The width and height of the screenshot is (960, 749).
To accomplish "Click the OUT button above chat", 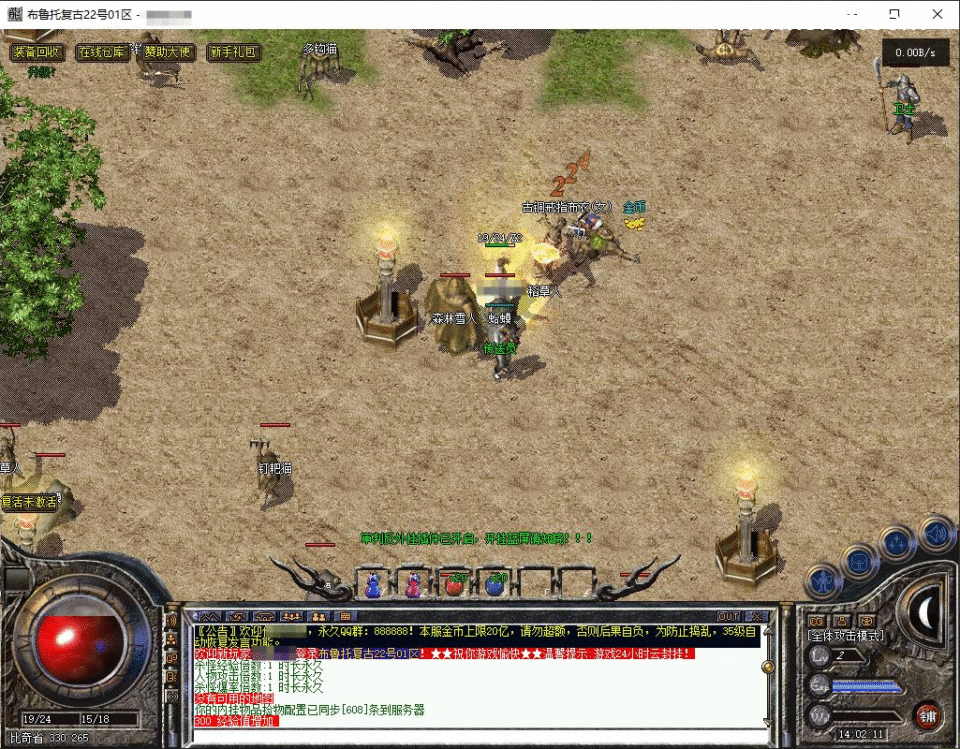I will tap(729, 616).
